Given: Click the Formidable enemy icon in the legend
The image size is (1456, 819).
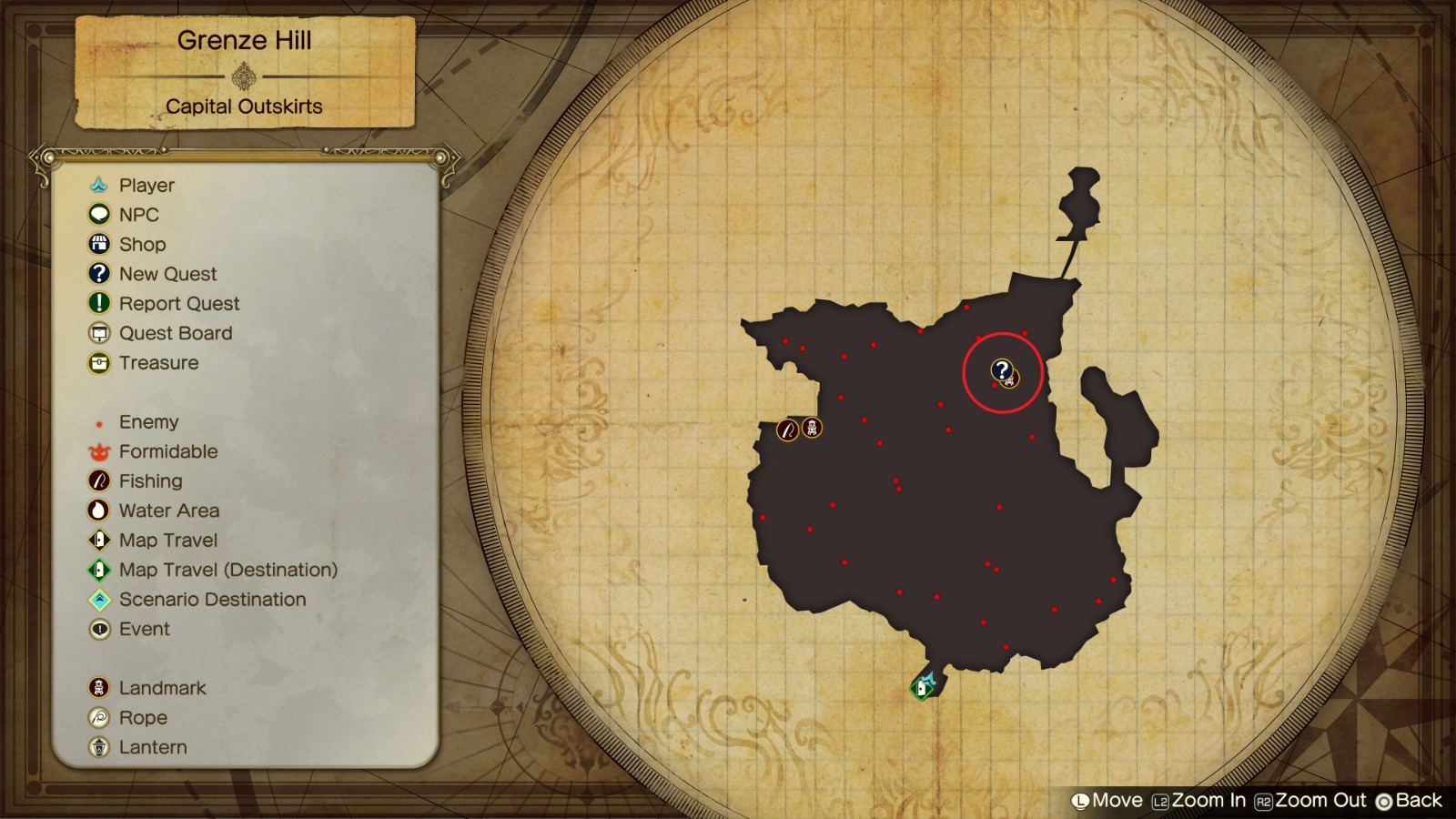Looking at the screenshot, I should (x=101, y=451).
